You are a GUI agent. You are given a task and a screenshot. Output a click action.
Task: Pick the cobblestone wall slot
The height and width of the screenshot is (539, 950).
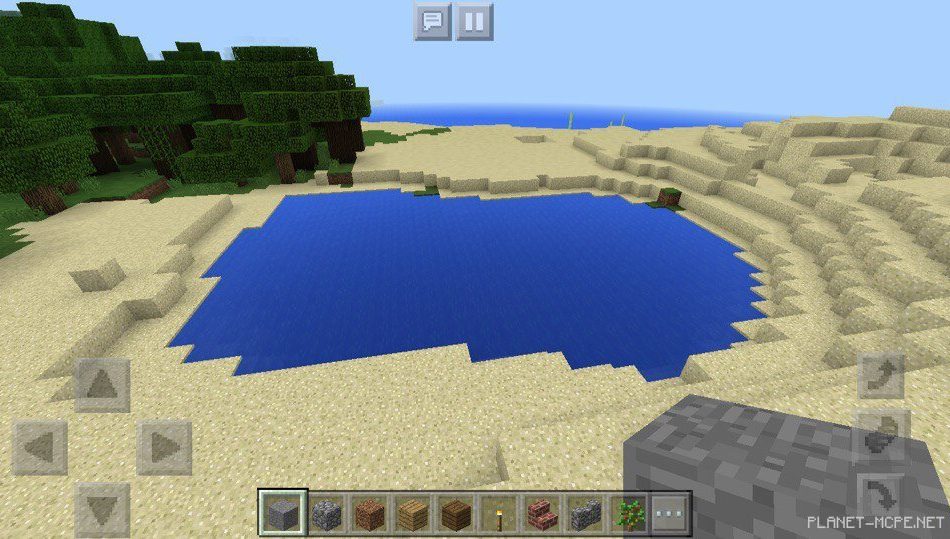pyautogui.click(x=585, y=514)
